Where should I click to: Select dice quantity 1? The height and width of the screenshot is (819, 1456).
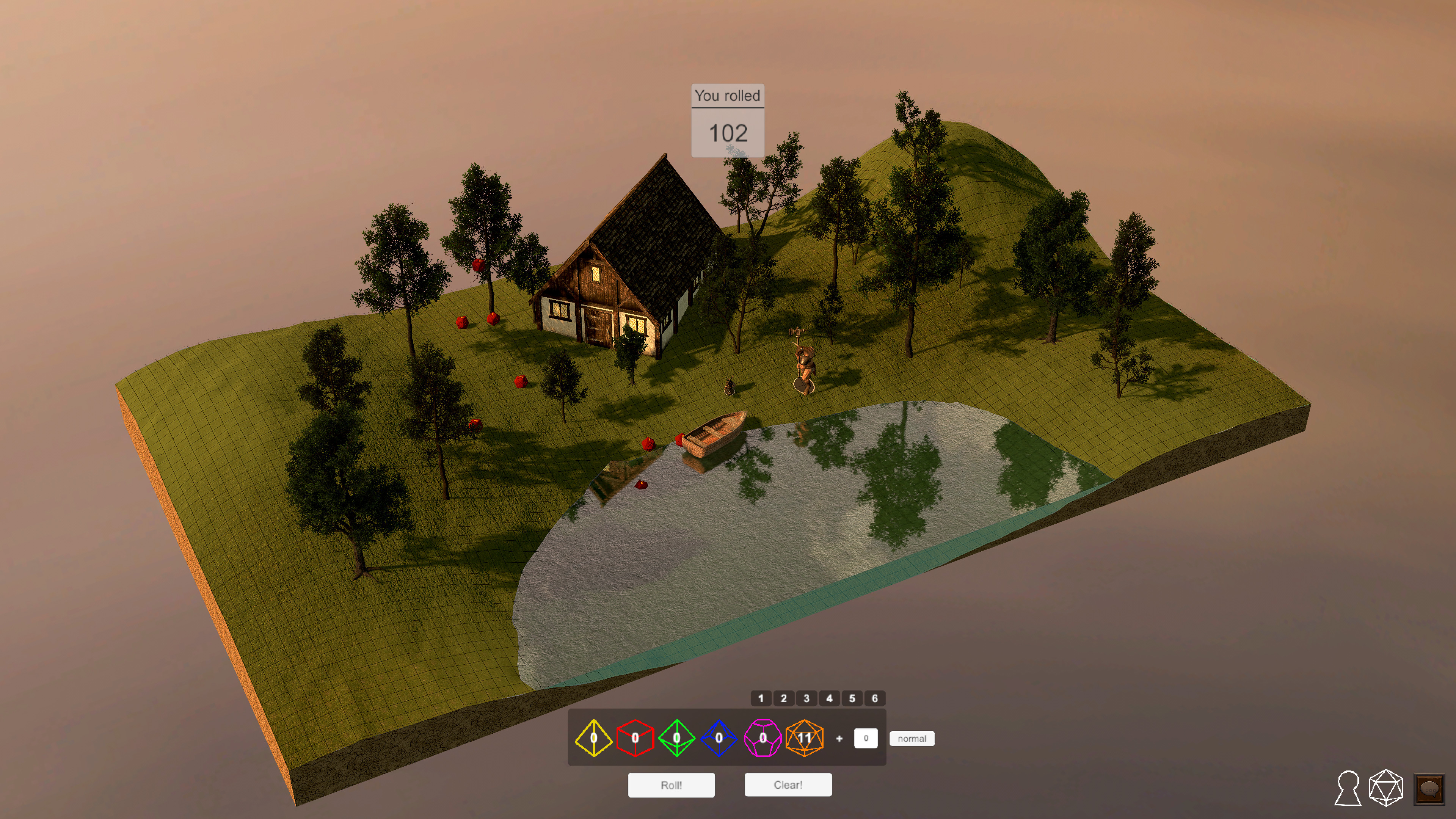tap(761, 698)
